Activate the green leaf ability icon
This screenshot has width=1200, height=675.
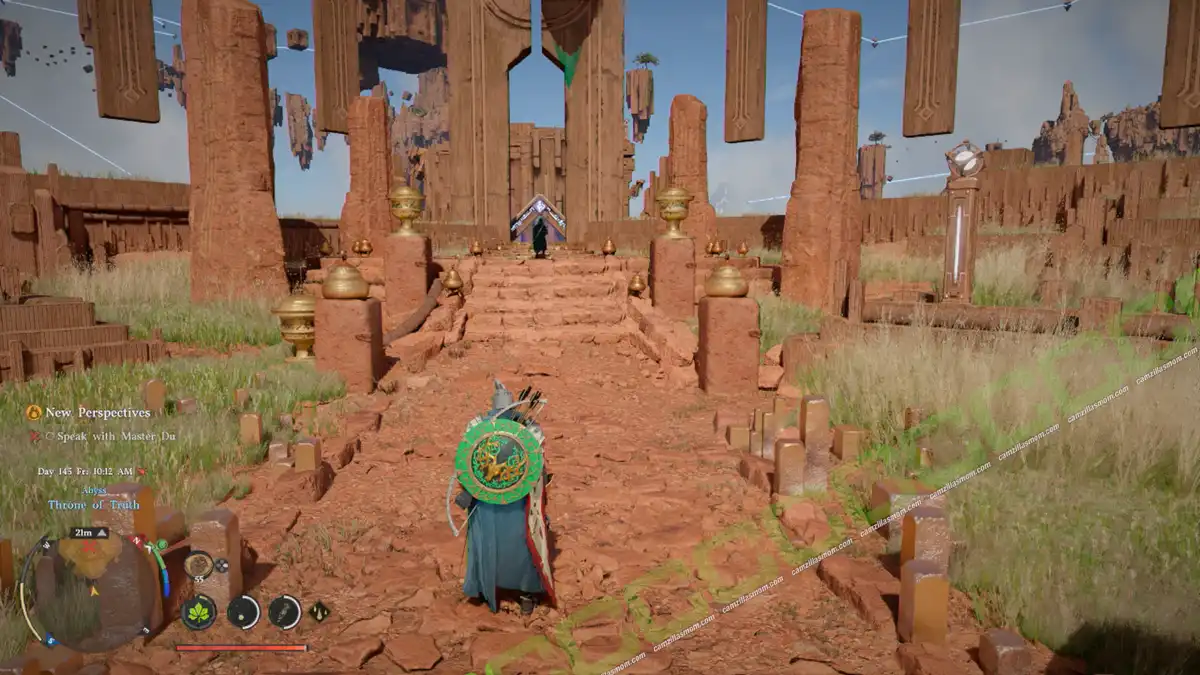click(199, 611)
